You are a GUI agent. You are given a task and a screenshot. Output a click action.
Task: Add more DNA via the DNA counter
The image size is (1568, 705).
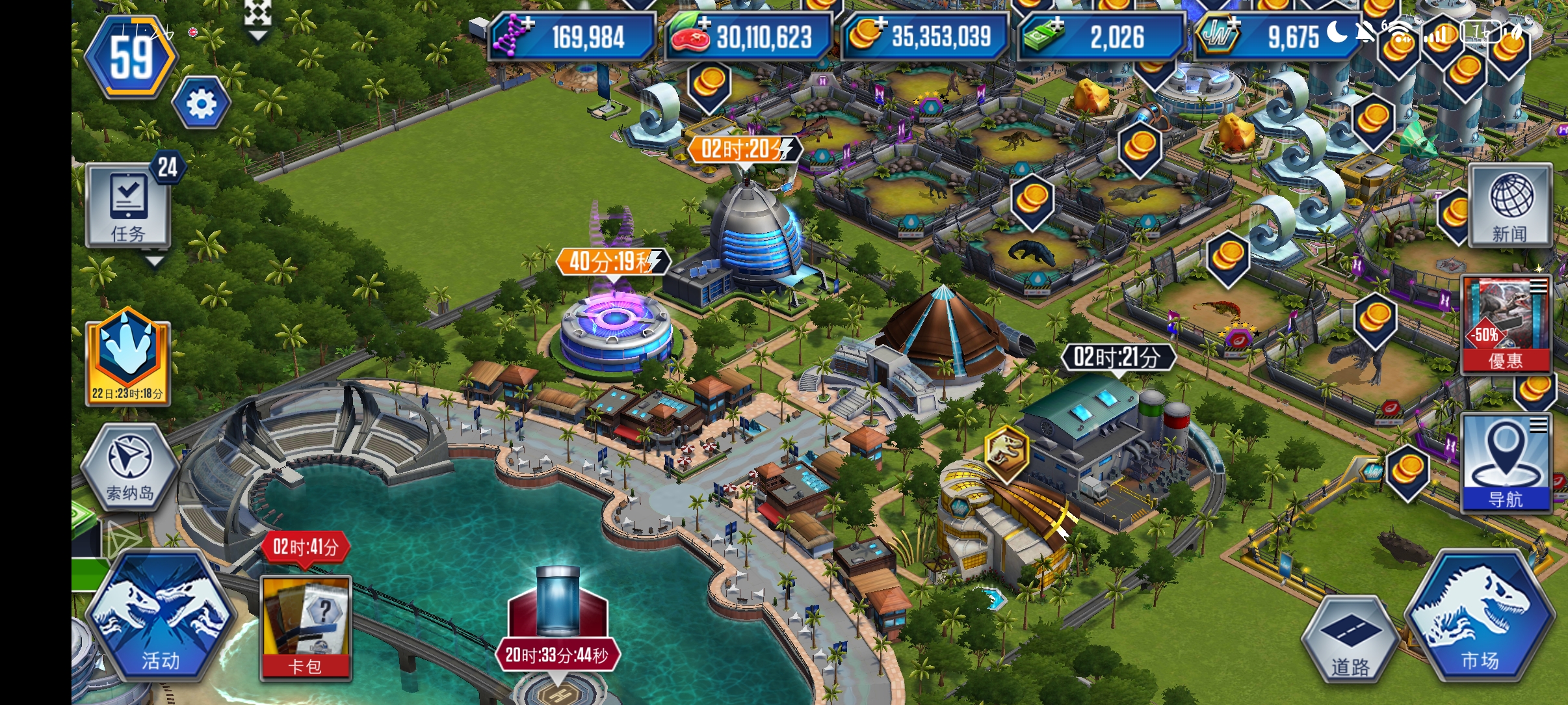pyautogui.click(x=572, y=36)
